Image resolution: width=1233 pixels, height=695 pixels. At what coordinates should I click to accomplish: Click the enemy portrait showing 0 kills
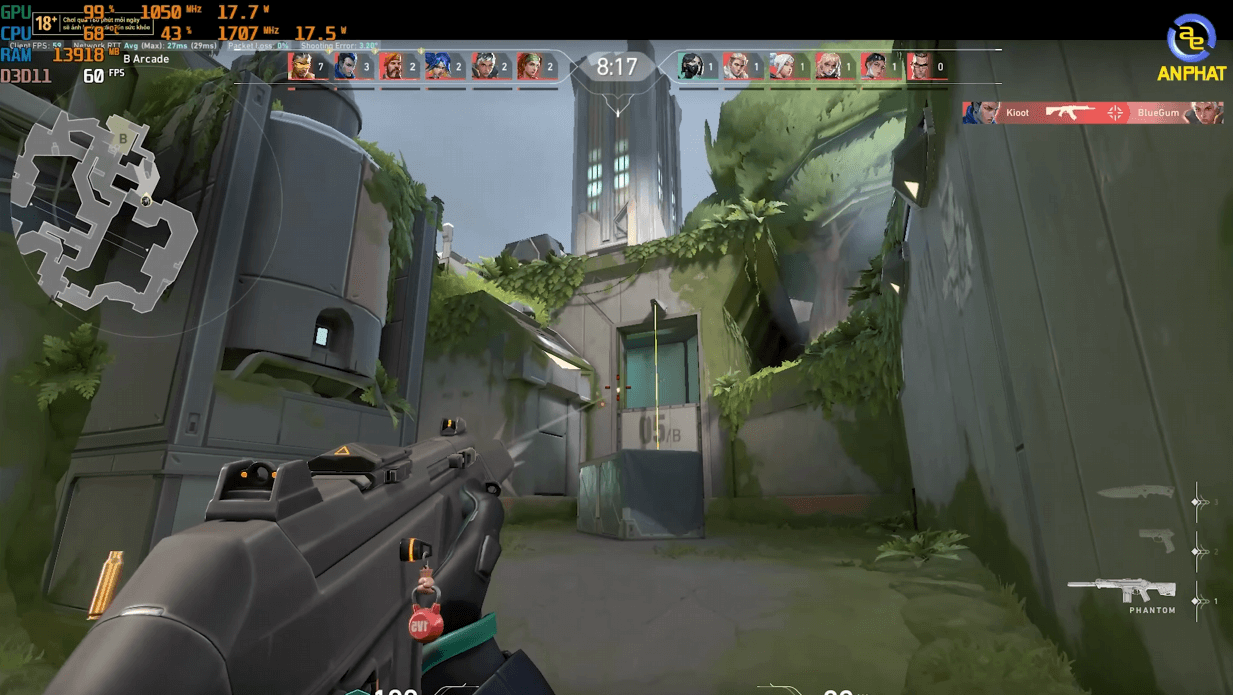click(x=920, y=66)
